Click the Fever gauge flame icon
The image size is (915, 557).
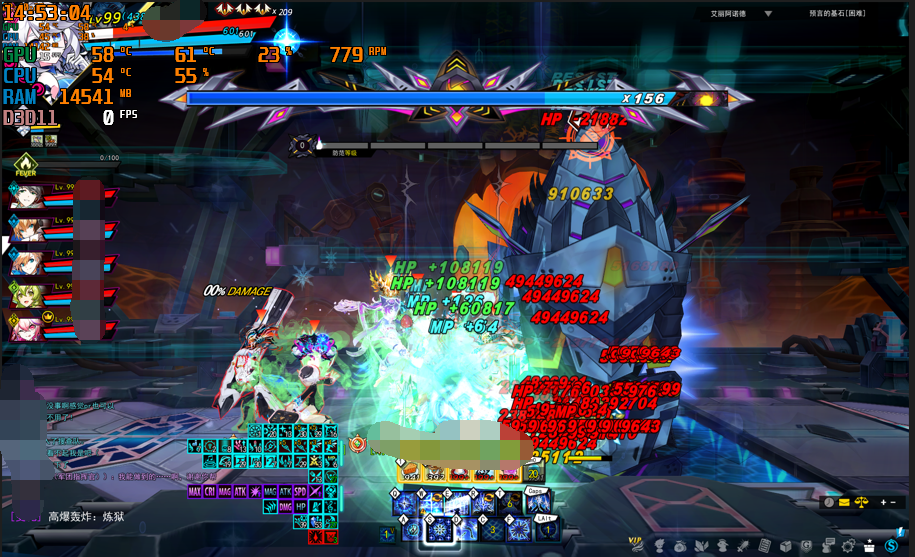(25, 164)
